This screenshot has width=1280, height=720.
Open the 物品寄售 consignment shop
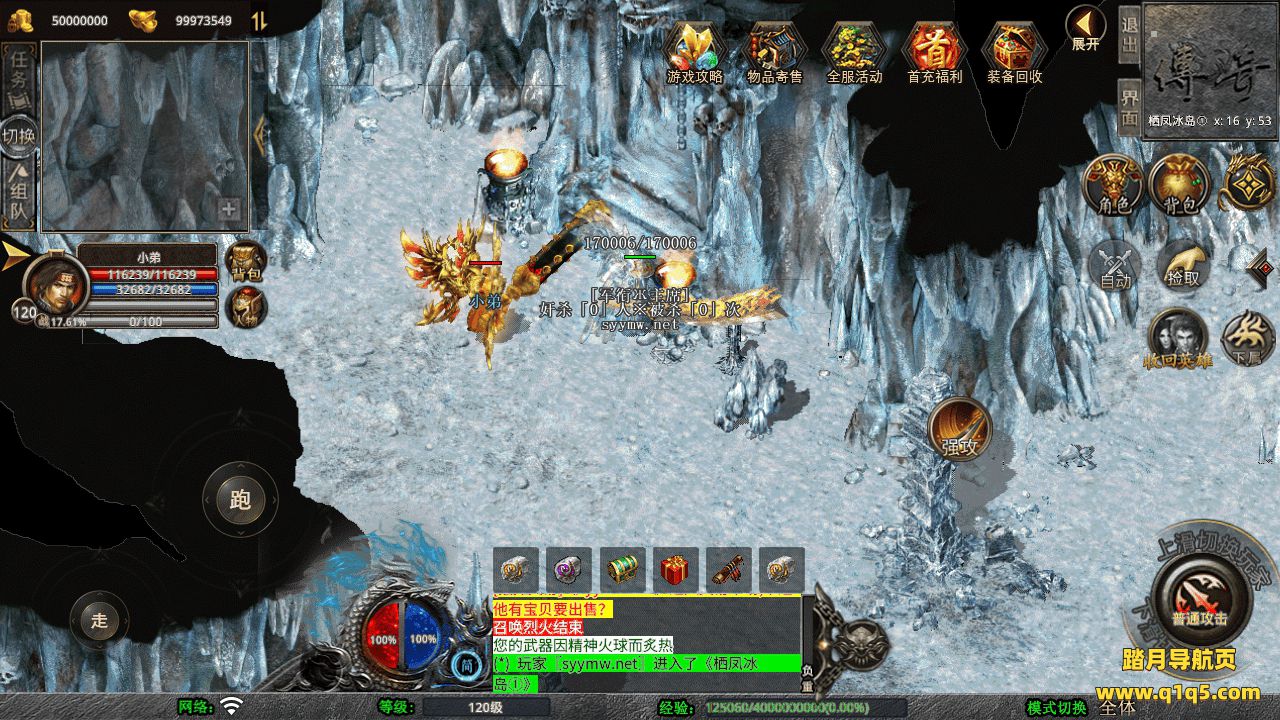tap(775, 50)
